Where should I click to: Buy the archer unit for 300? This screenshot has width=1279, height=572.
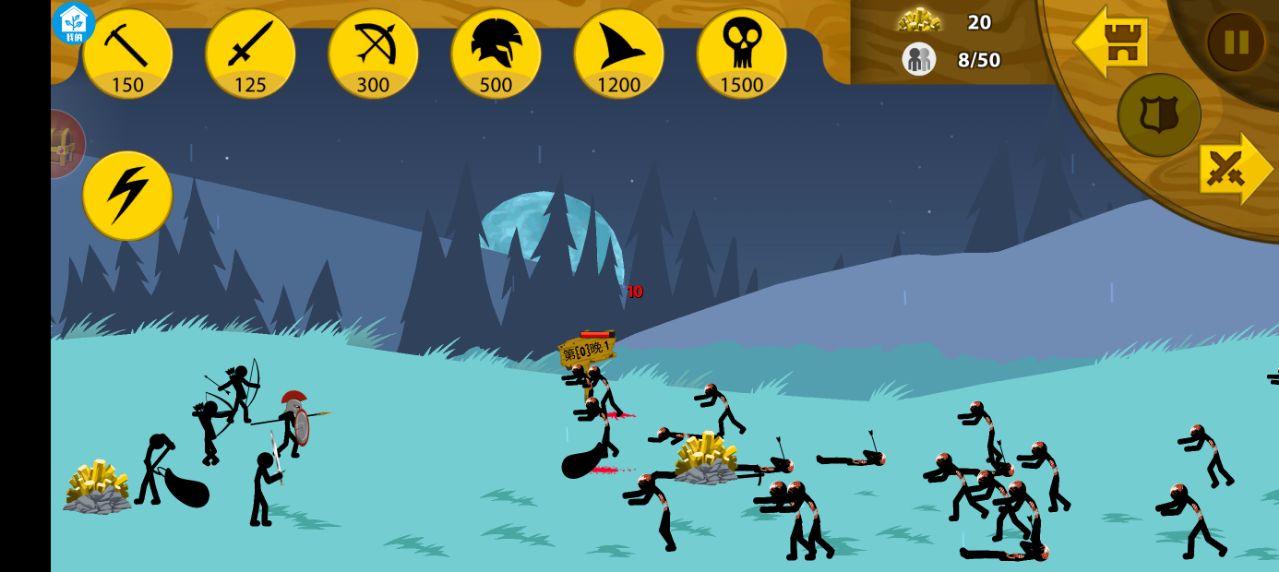tap(373, 54)
